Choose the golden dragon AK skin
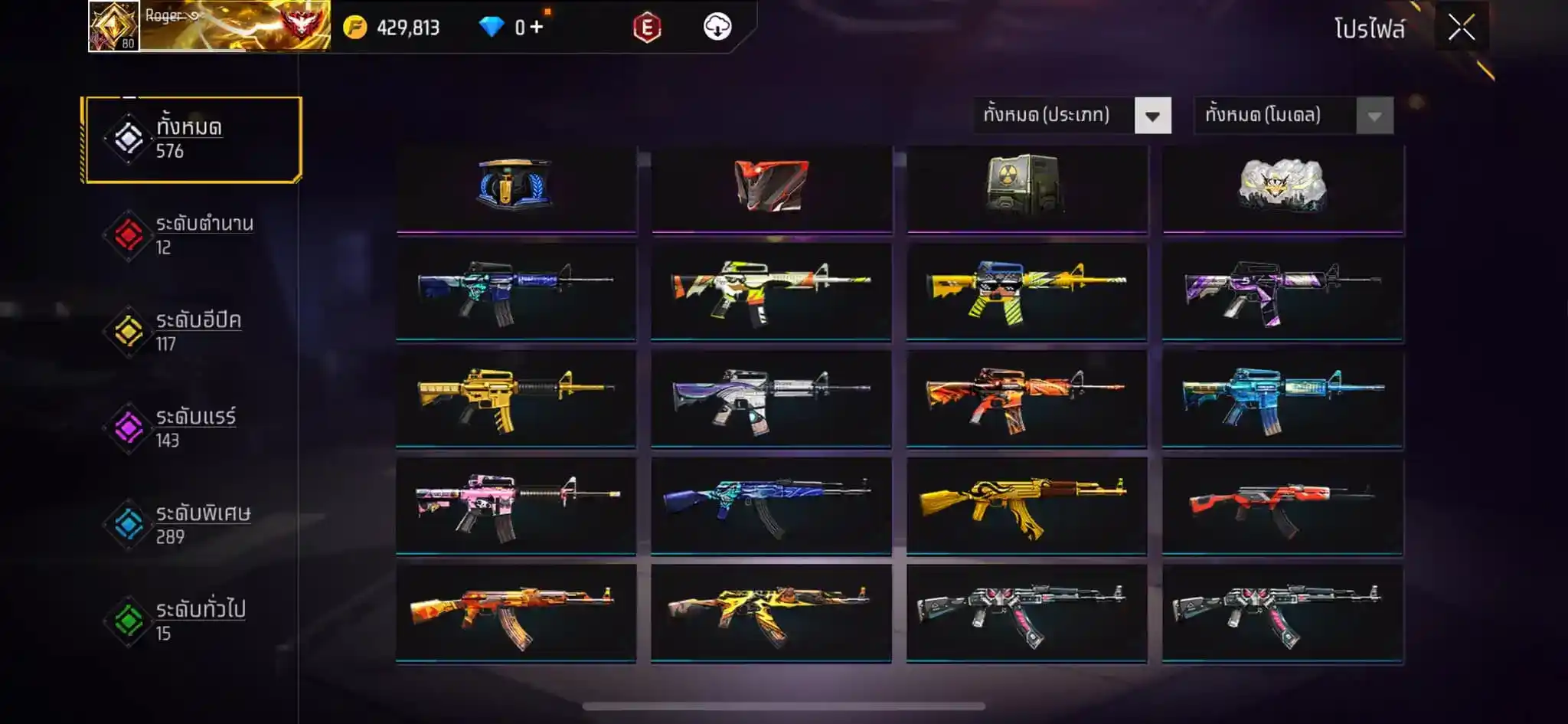The width and height of the screenshot is (1568, 724). [x=1026, y=506]
